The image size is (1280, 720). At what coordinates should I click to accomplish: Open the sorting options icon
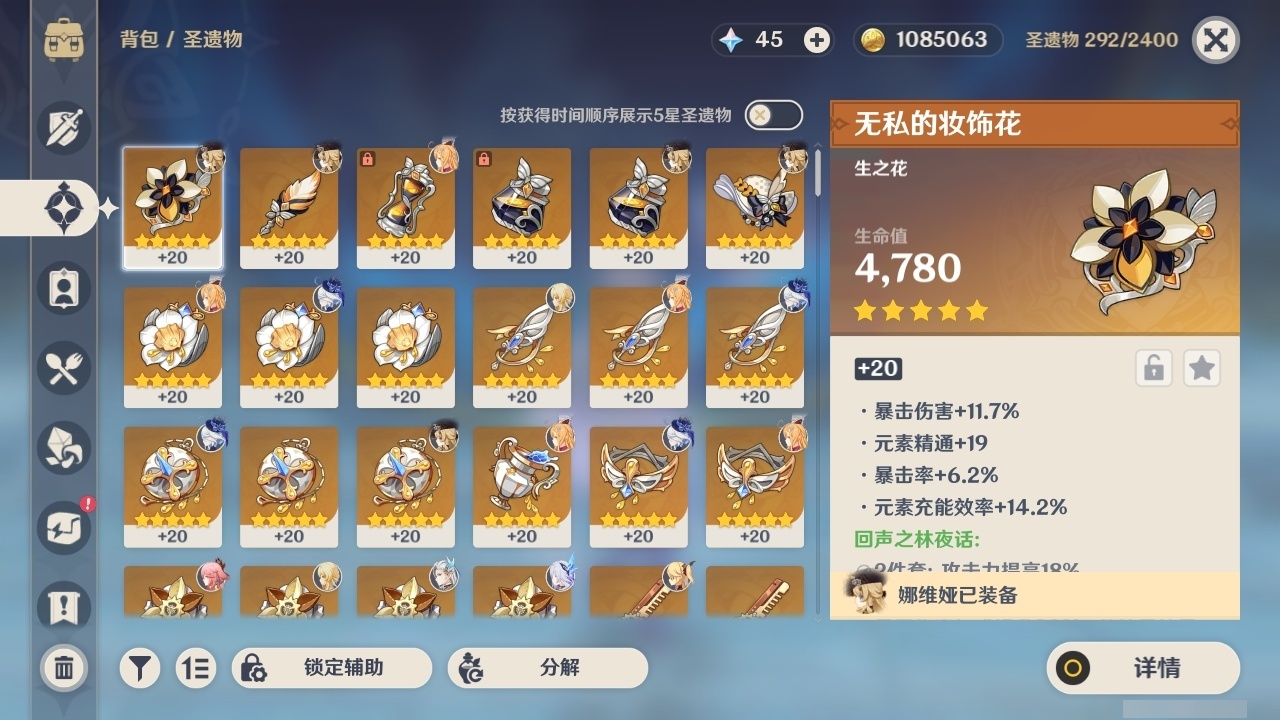[x=196, y=668]
